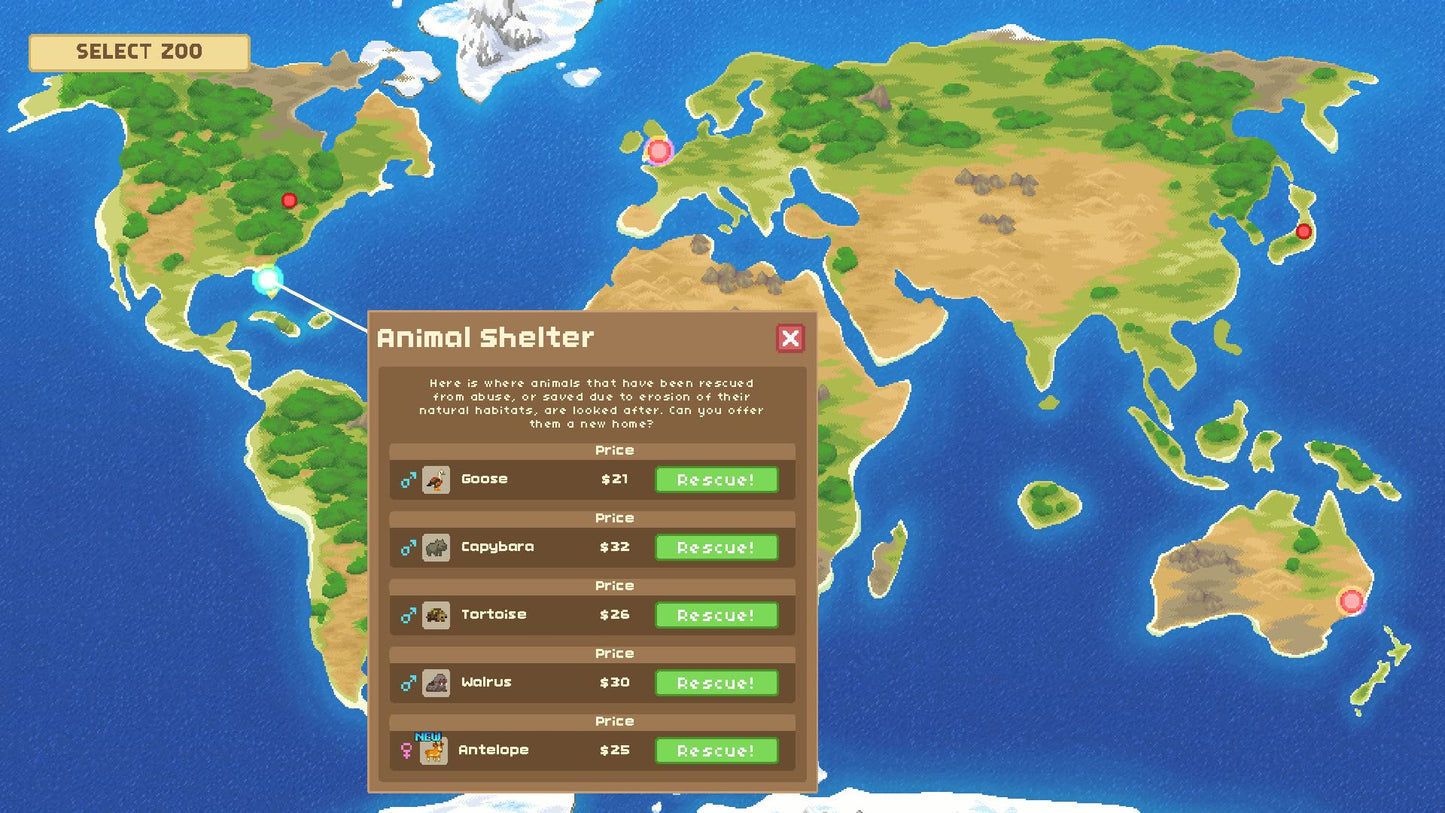Click the male gender symbol next to Goose
The height and width of the screenshot is (813, 1445).
coord(406,480)
